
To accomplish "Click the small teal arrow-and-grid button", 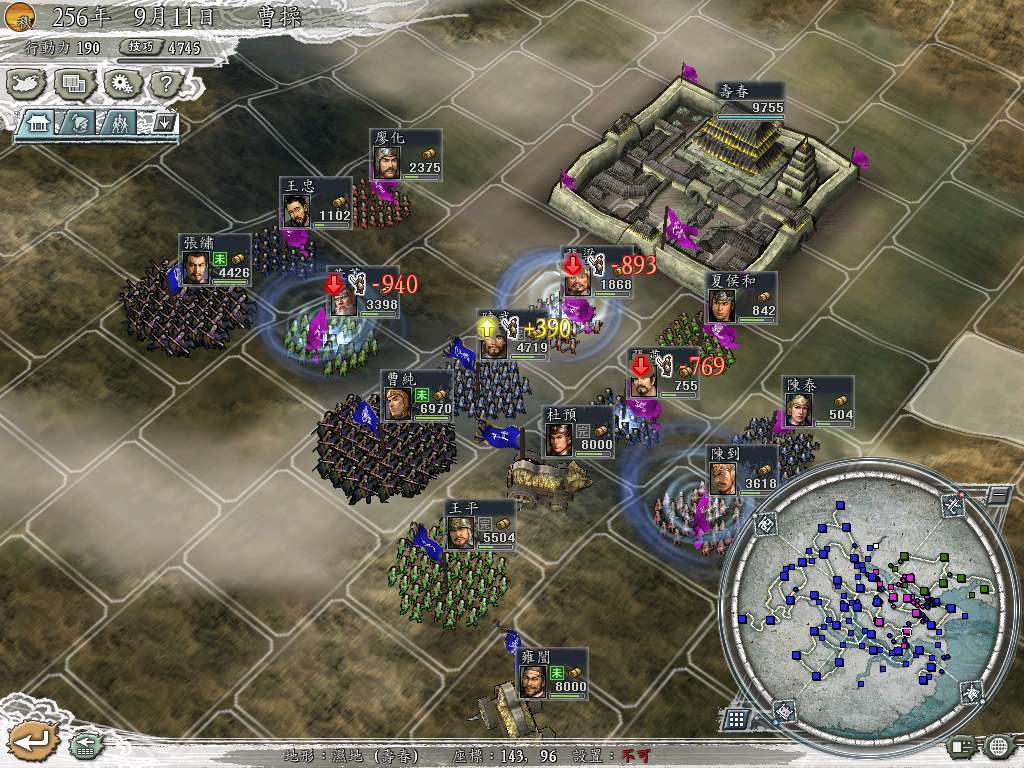I will point(84,743).
